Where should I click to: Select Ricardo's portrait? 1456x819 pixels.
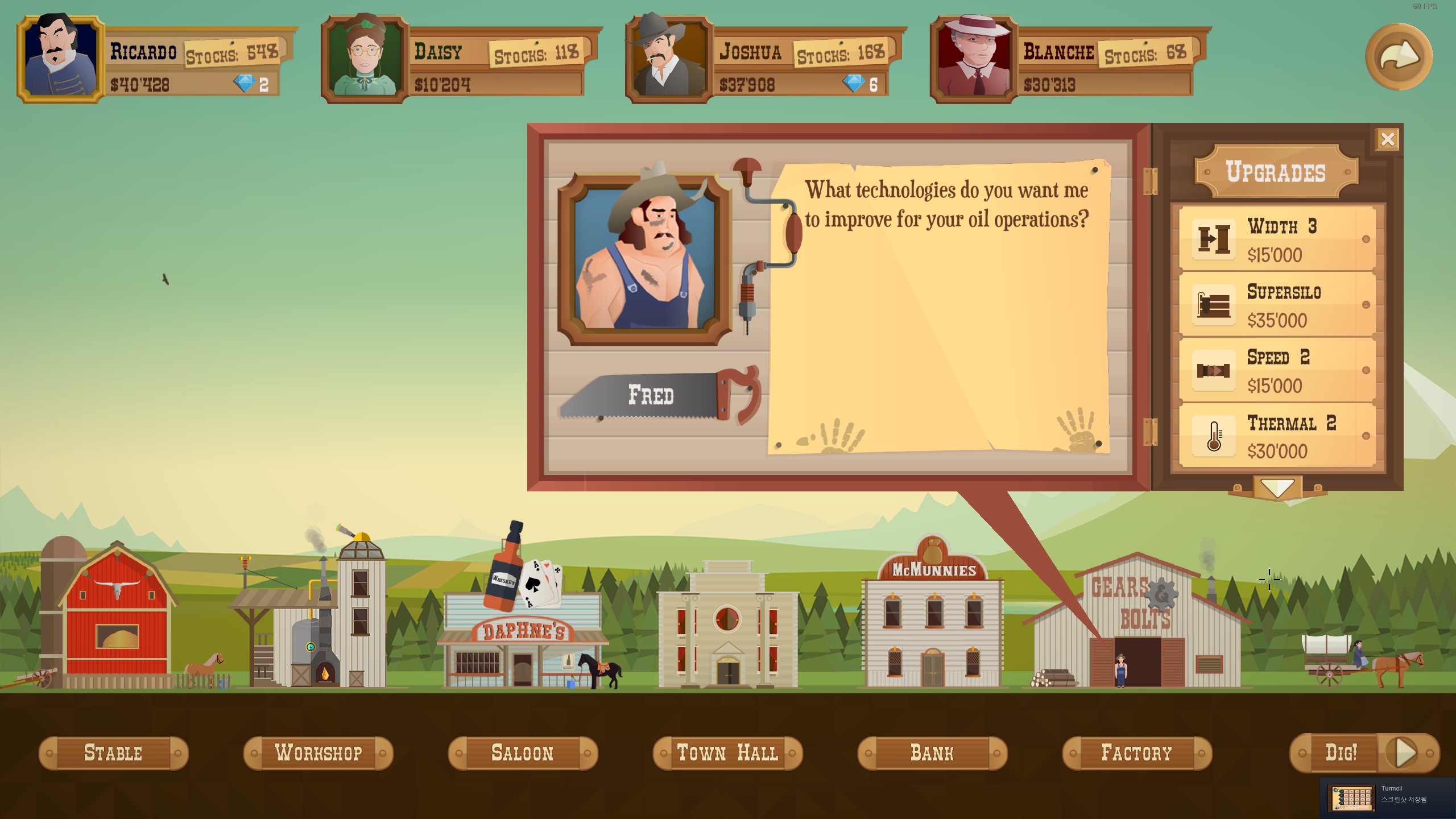[61, 59]
